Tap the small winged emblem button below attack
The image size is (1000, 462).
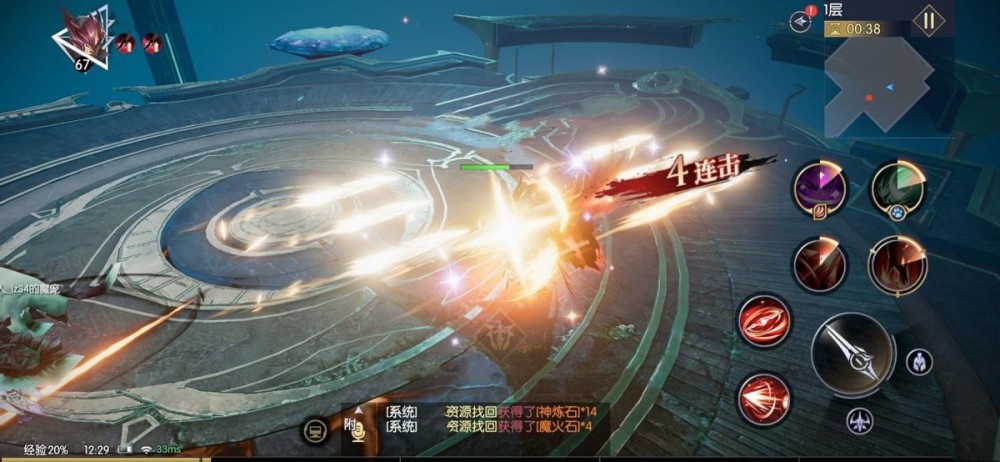(x=859, y=421)
